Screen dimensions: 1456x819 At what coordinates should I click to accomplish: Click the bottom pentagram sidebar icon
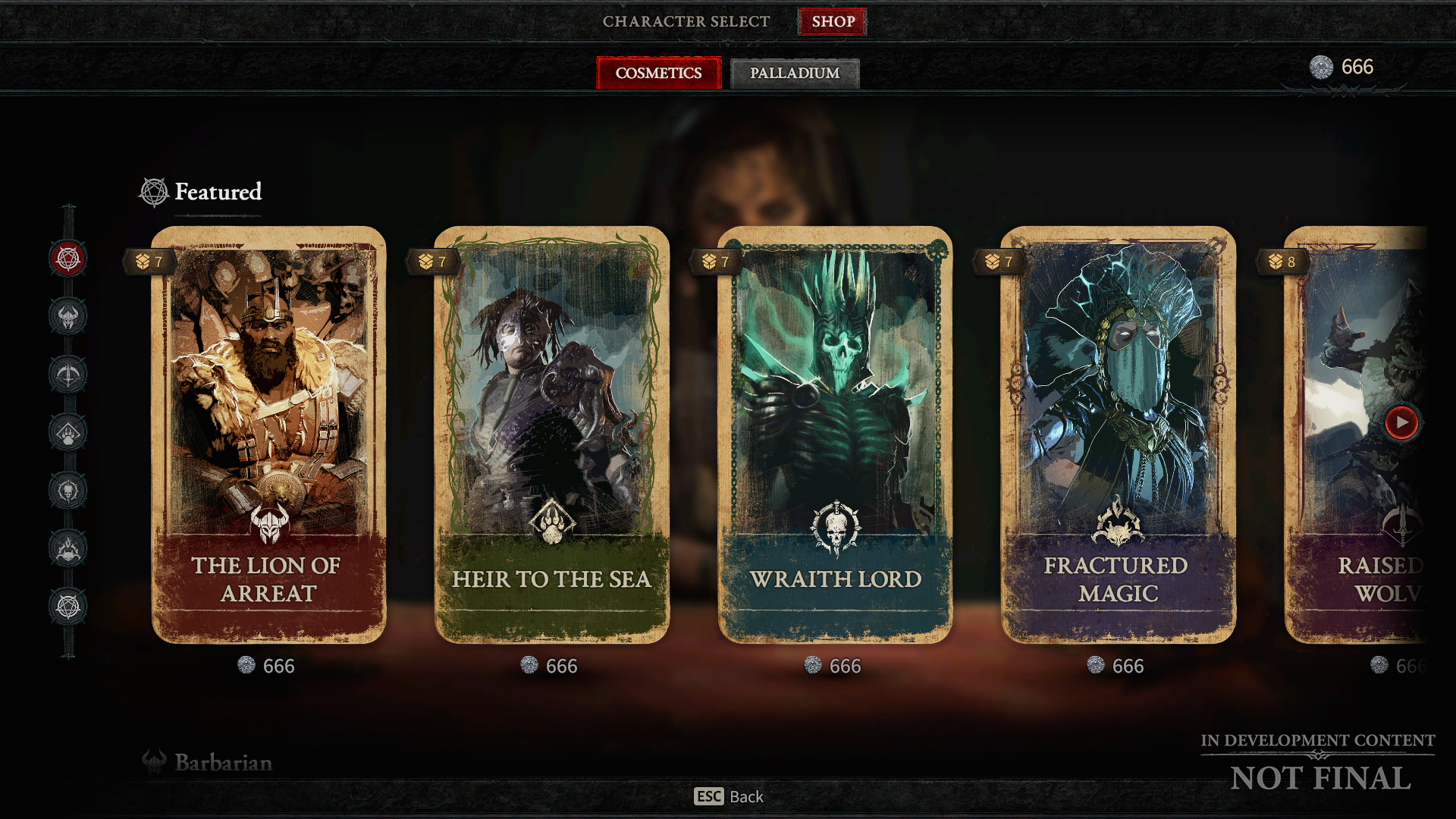[x=68, y=604]
